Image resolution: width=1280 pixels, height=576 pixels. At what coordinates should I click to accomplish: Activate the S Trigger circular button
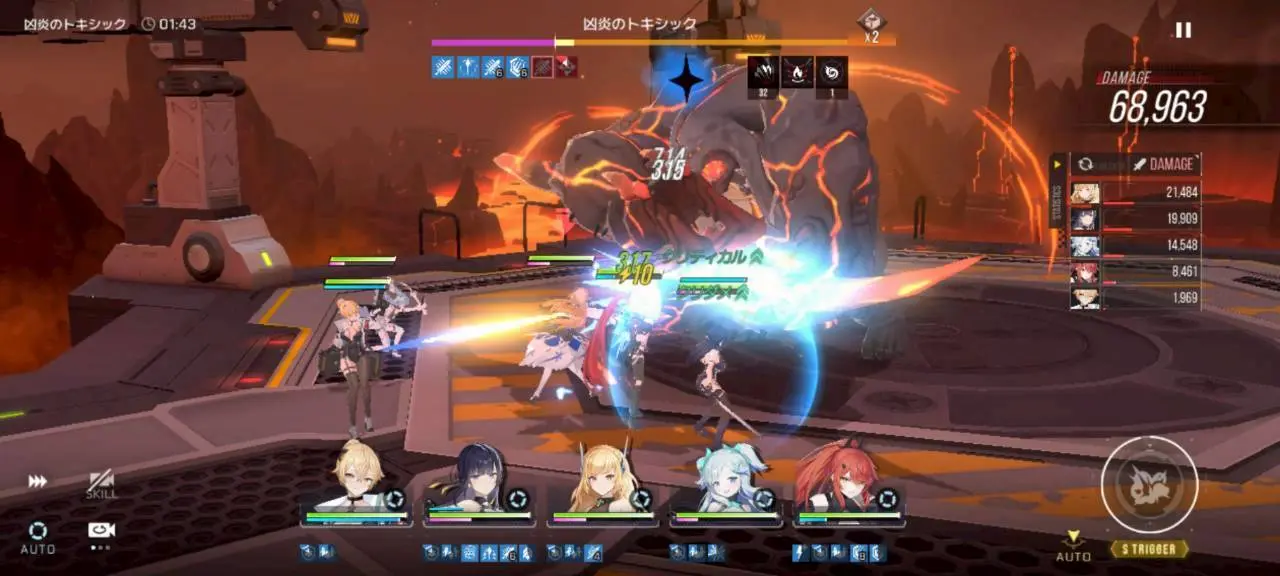click(x=1149, y=485)
